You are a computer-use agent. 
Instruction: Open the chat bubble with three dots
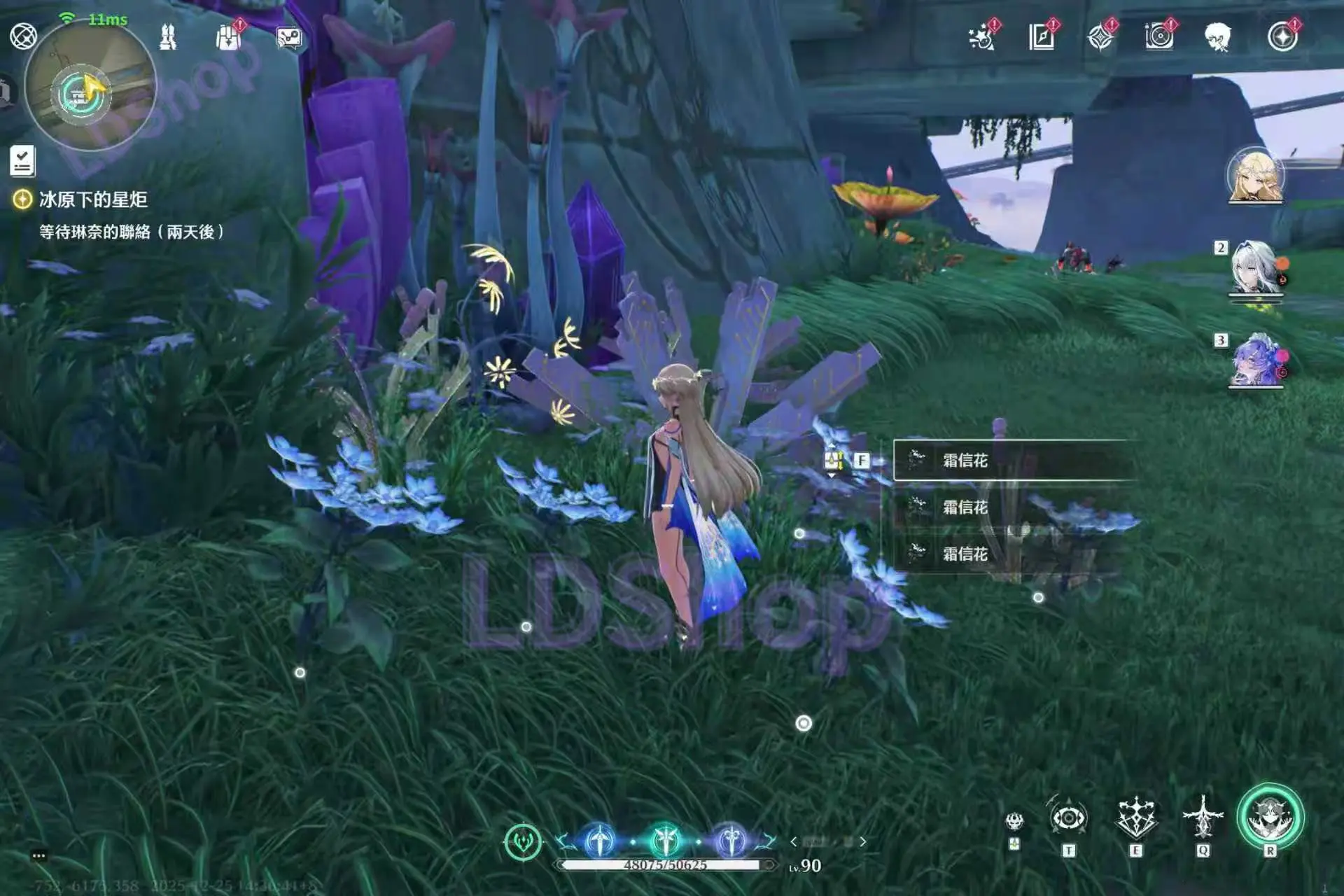(x=38, y=856)
